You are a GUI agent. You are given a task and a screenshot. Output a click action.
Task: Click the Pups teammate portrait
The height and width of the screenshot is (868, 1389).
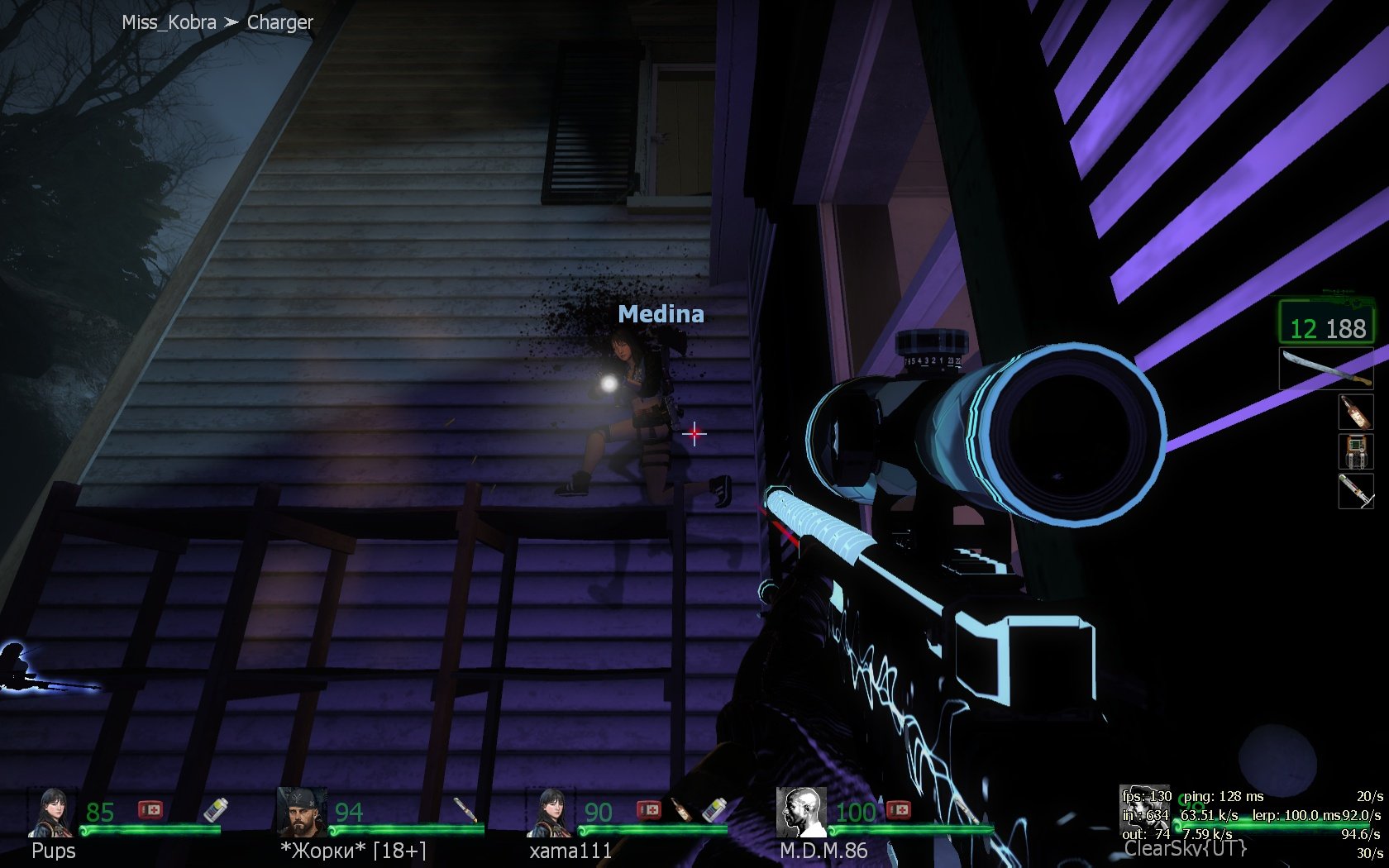pyautogui.click(x=53, y=813)
